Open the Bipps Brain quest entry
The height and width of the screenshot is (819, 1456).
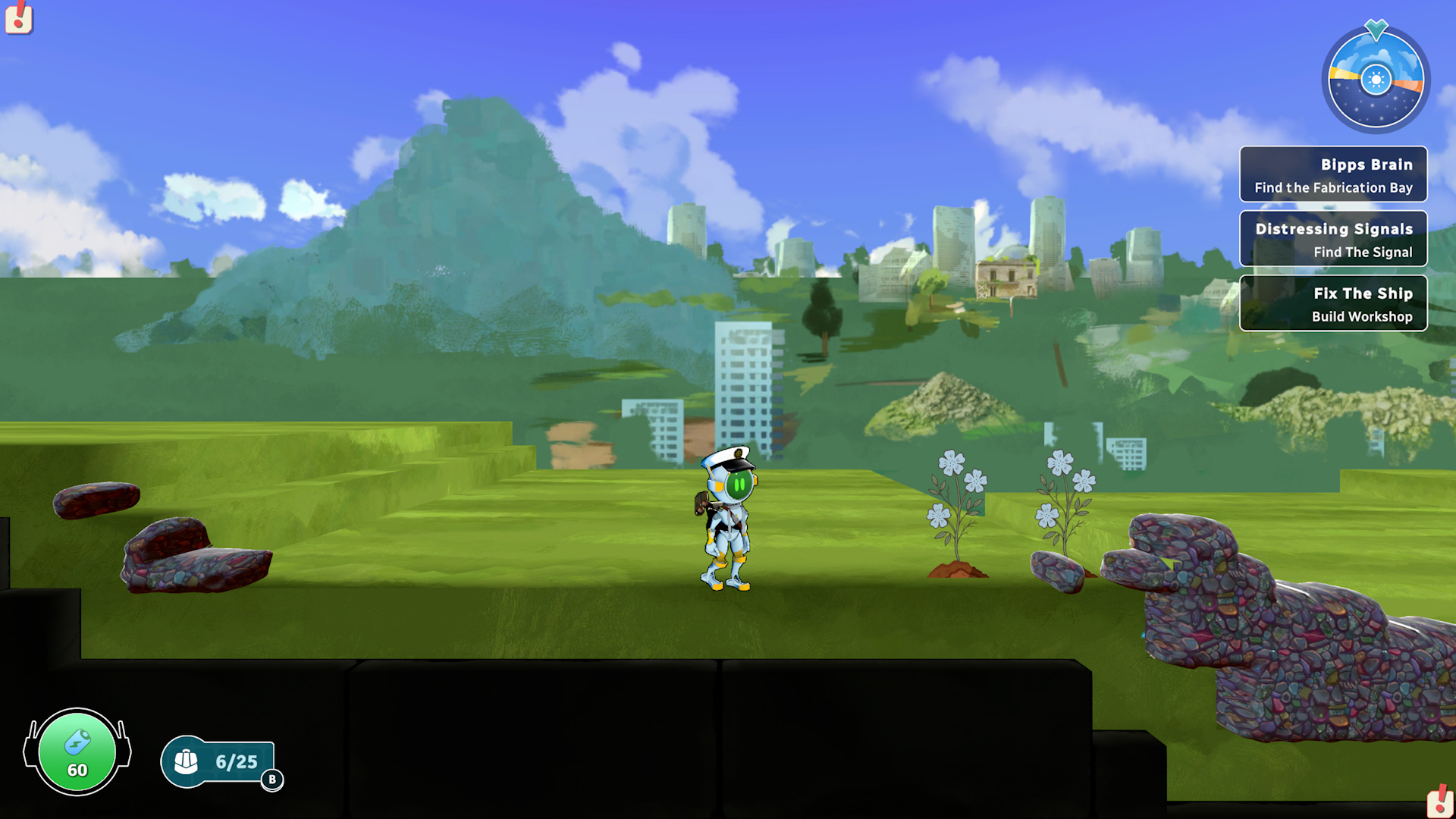click(1333, 174)
